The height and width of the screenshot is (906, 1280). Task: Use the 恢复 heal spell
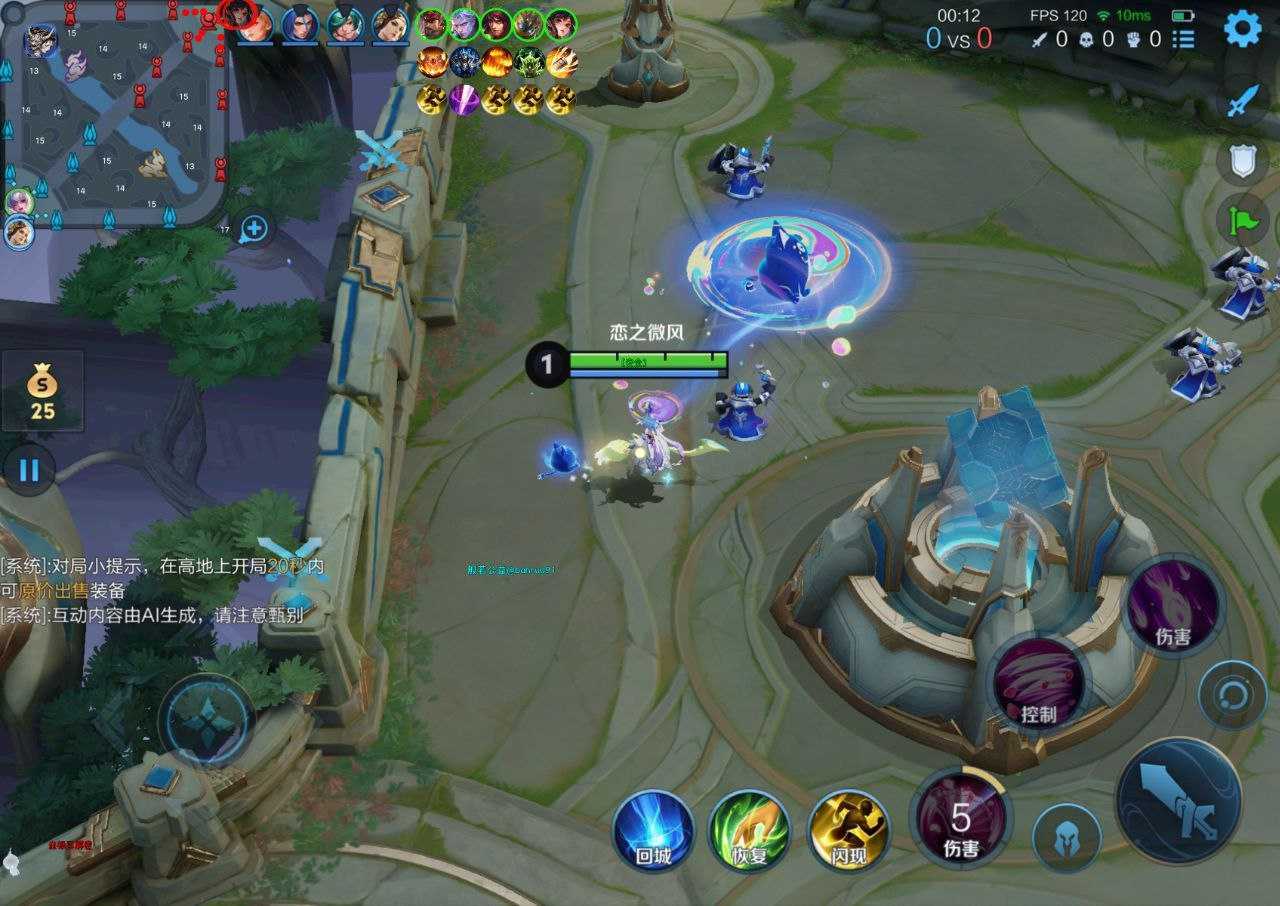click(749, 831)
